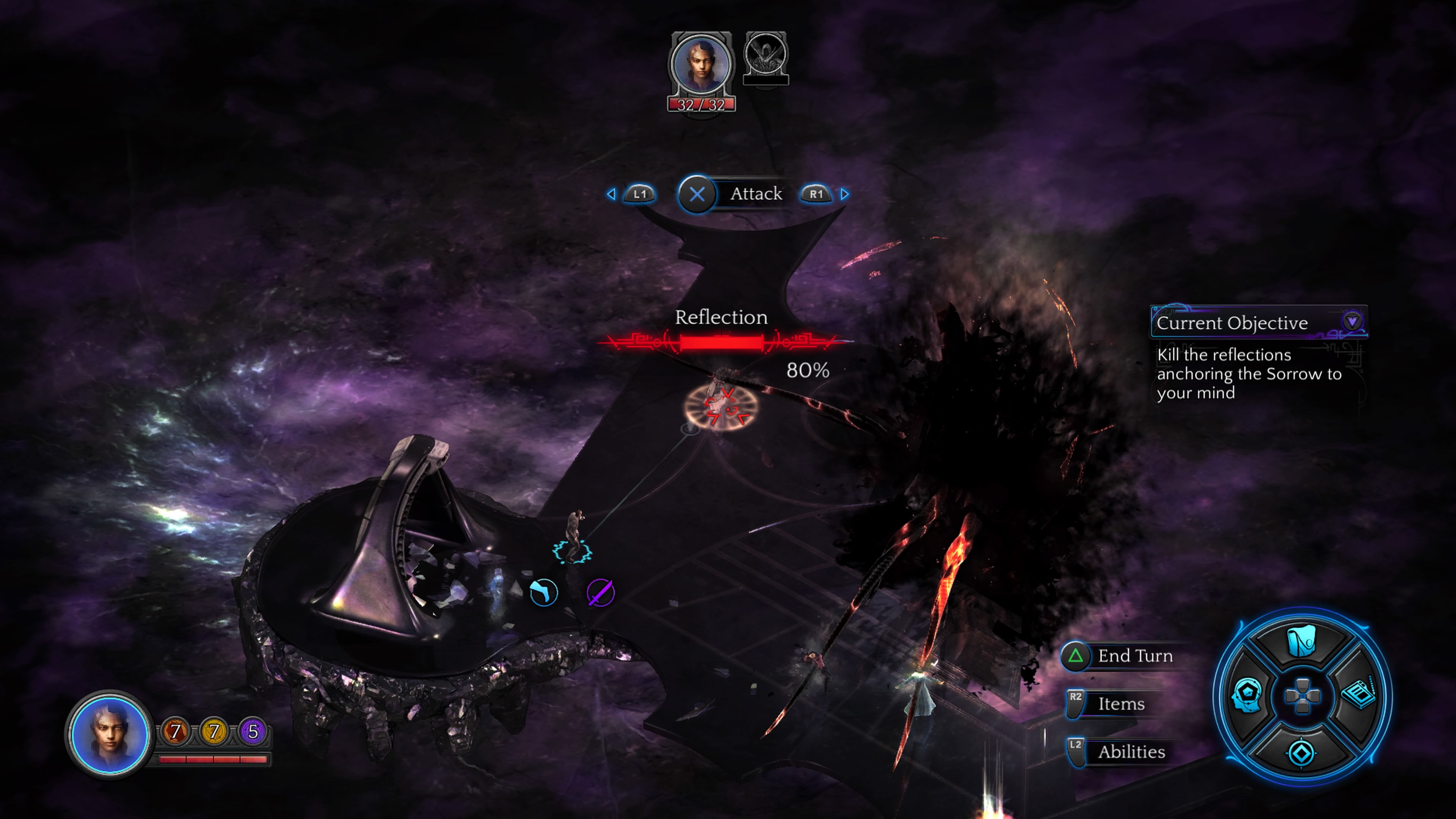Choose the blue boot movement action icon
The height and width of the screenshot is (819, 1456).
click(544, 593)
